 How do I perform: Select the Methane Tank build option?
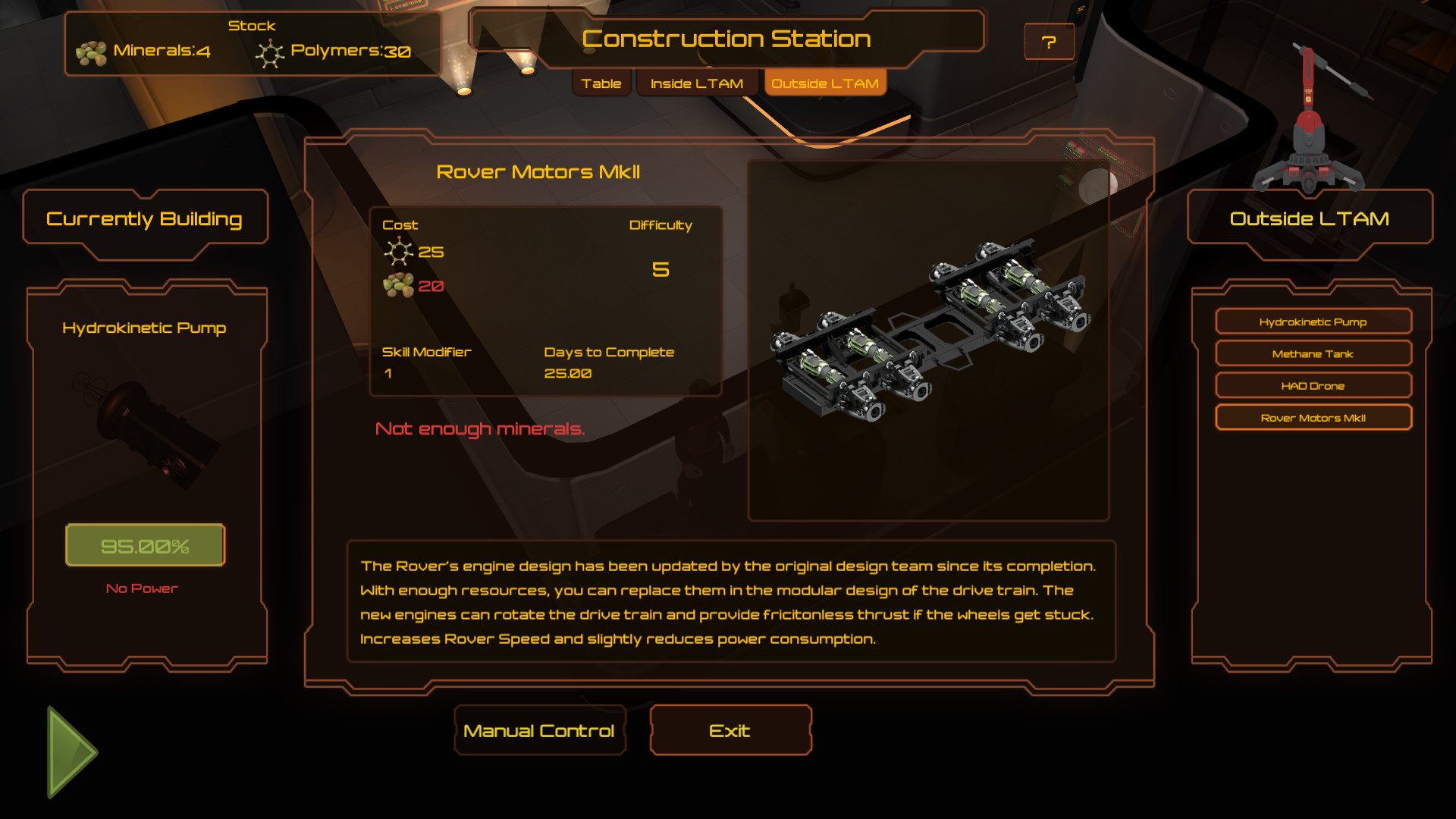tap(1313, 353)
